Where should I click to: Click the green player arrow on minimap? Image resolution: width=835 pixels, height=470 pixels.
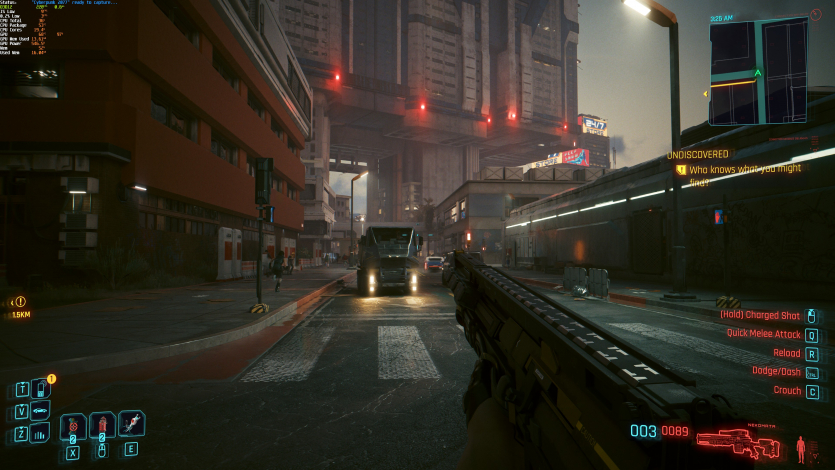[758, 73]
